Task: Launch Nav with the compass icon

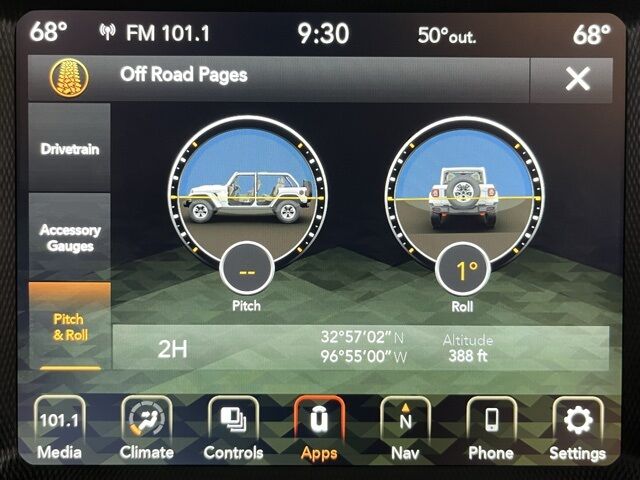Action: click(x=405, y=428)
